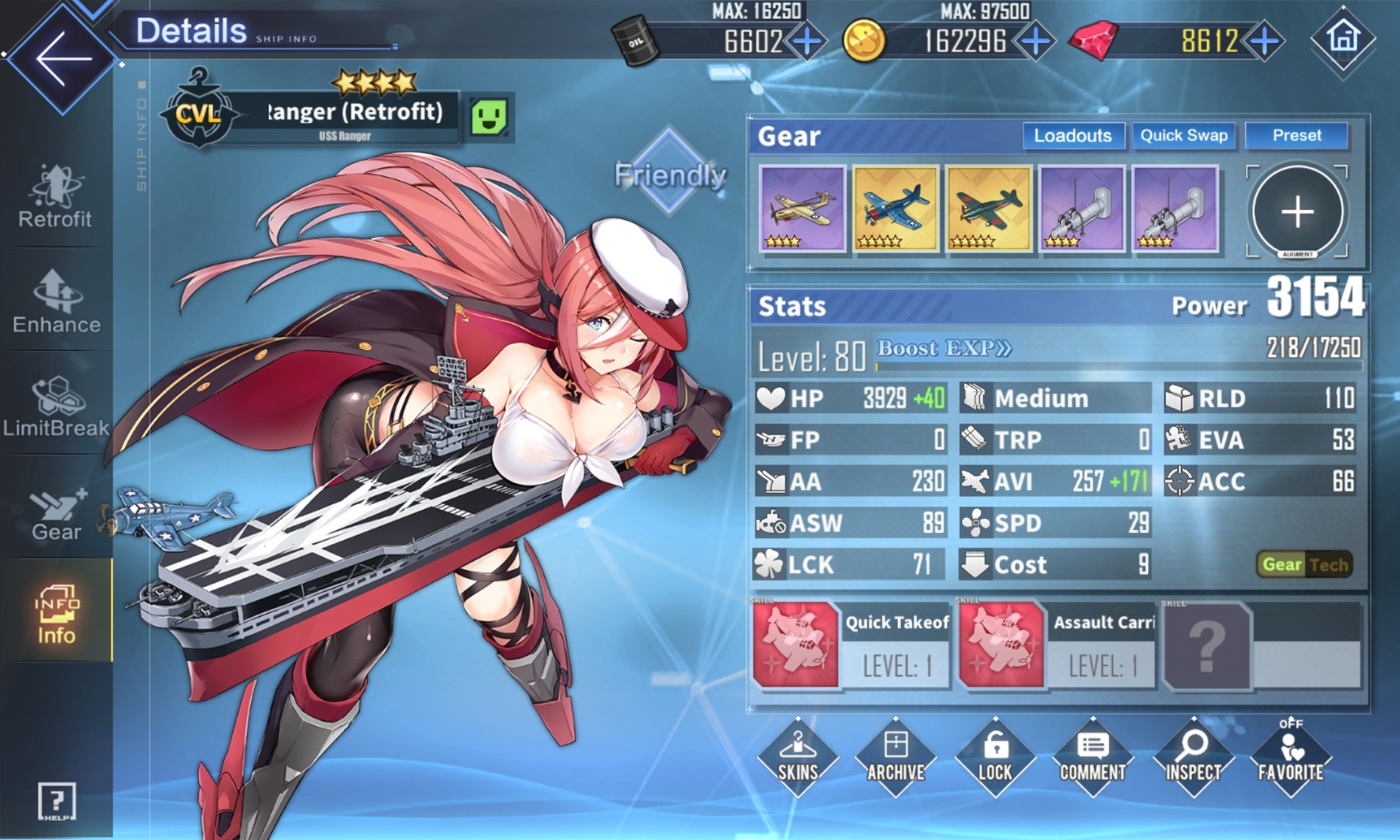Tap the Boost EXP link
1400x840 pixels.
click(944, 349)
